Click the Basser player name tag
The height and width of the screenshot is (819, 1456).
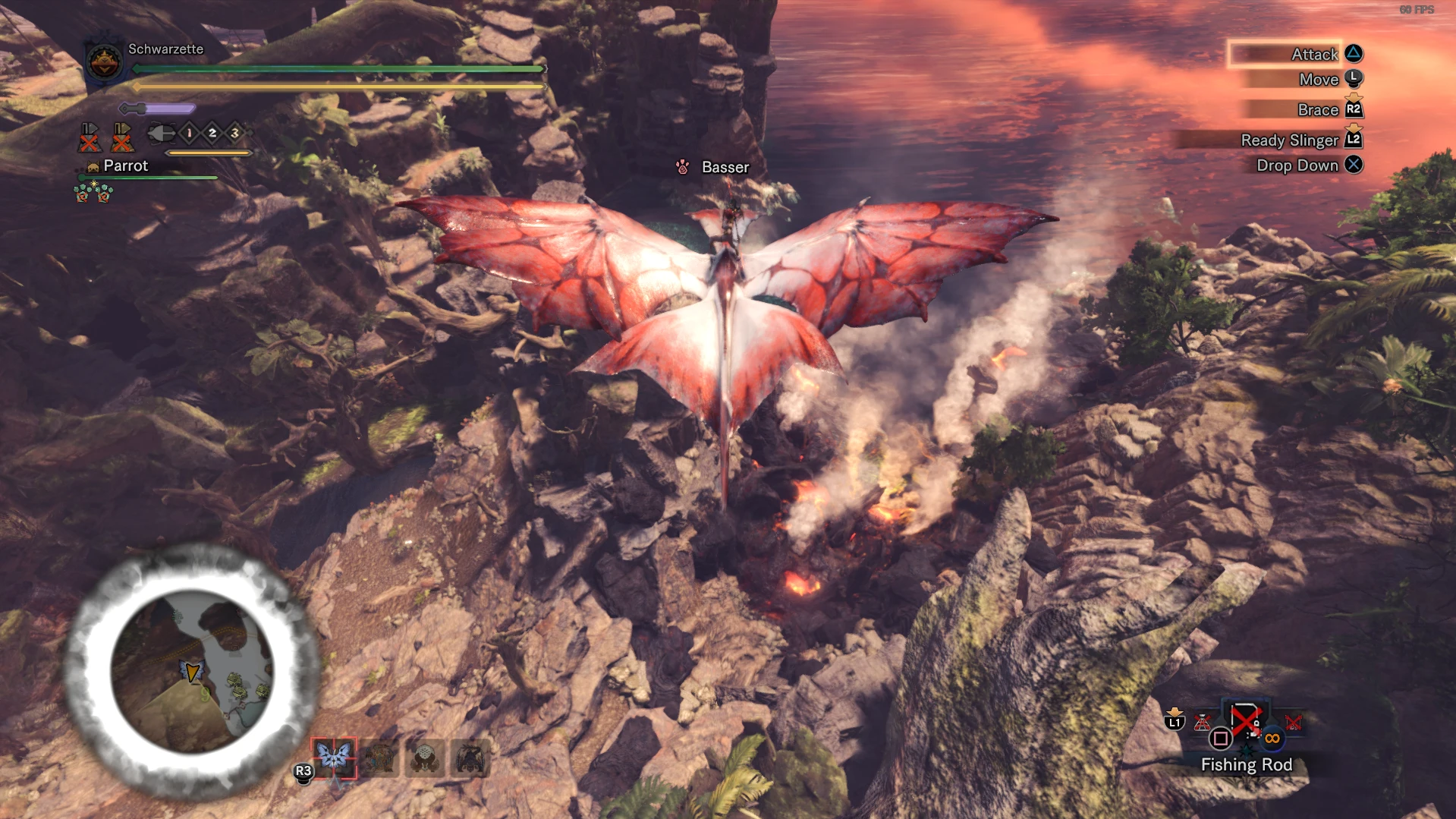pyautogui.click(x=725, y=167)
